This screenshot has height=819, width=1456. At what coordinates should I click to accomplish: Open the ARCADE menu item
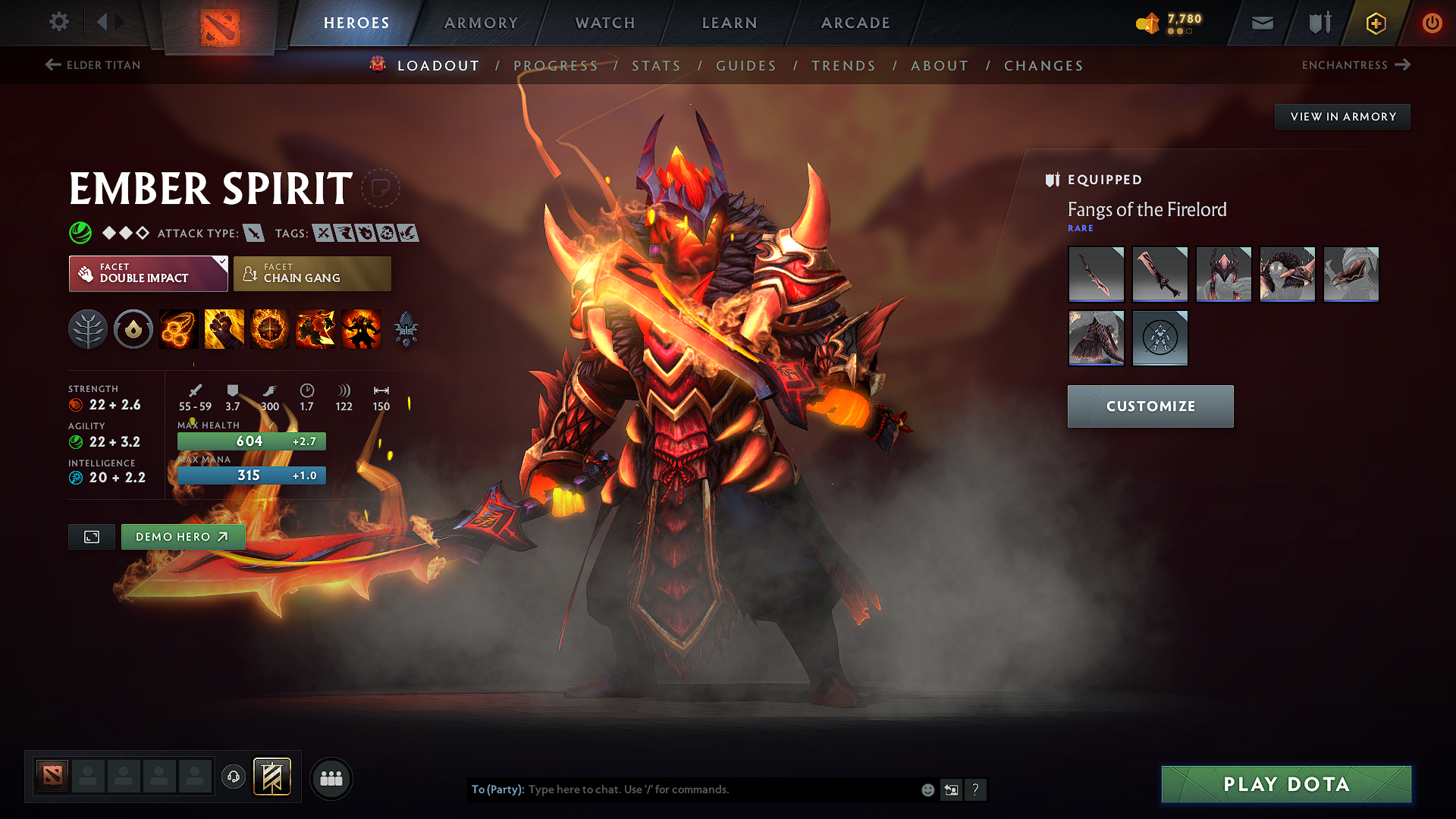point(855,23)
